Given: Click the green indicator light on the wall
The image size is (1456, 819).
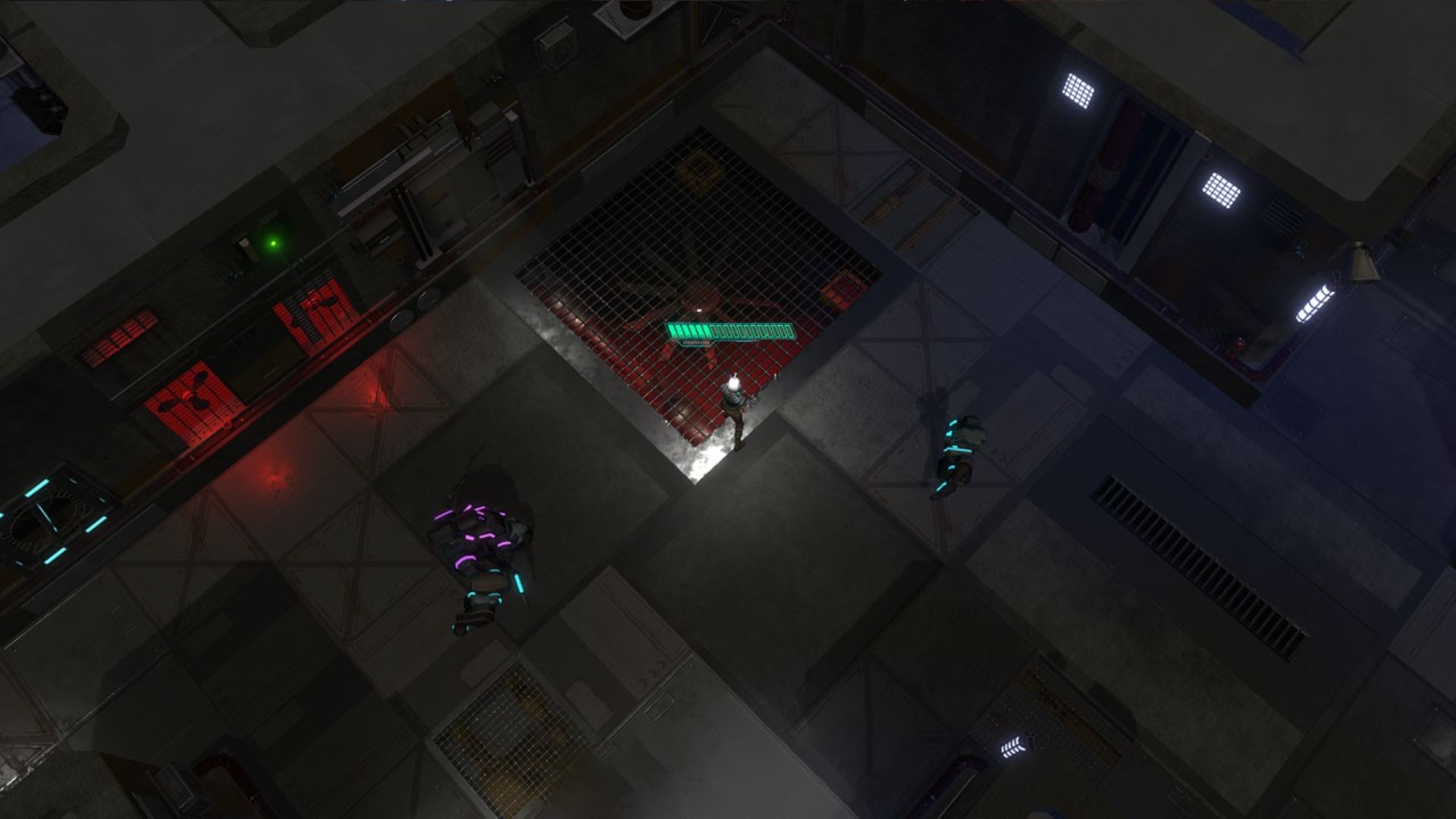Looking at the screenshot, I should click(273, 241).
